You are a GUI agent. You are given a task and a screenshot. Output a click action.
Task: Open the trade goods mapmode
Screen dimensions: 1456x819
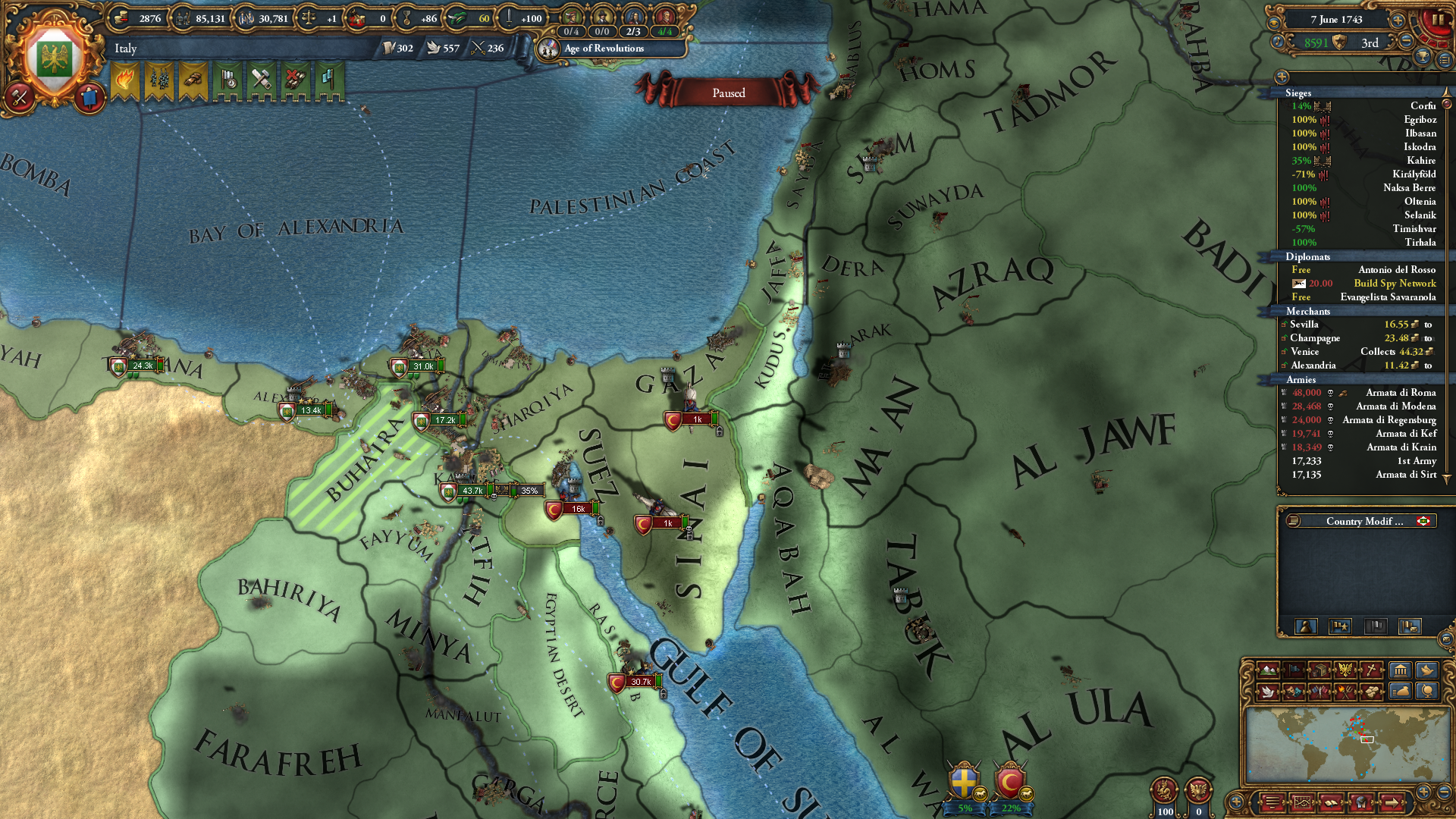coord(1320,670)
